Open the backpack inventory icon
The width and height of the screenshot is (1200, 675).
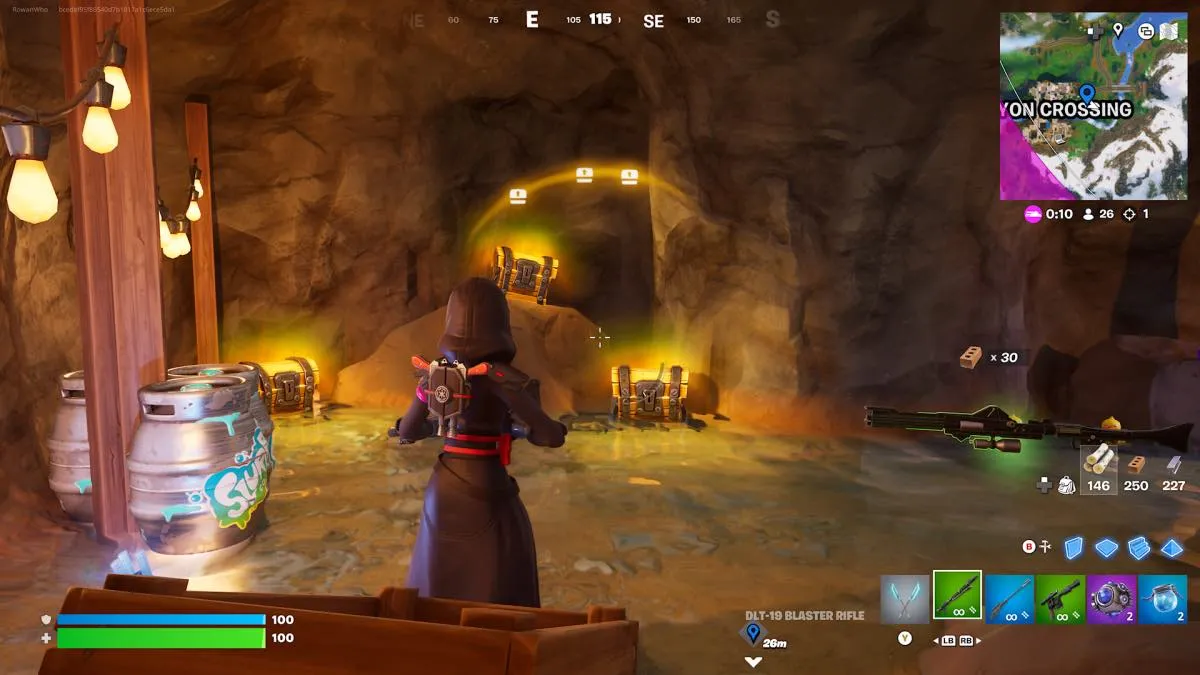coord(1067,485)
